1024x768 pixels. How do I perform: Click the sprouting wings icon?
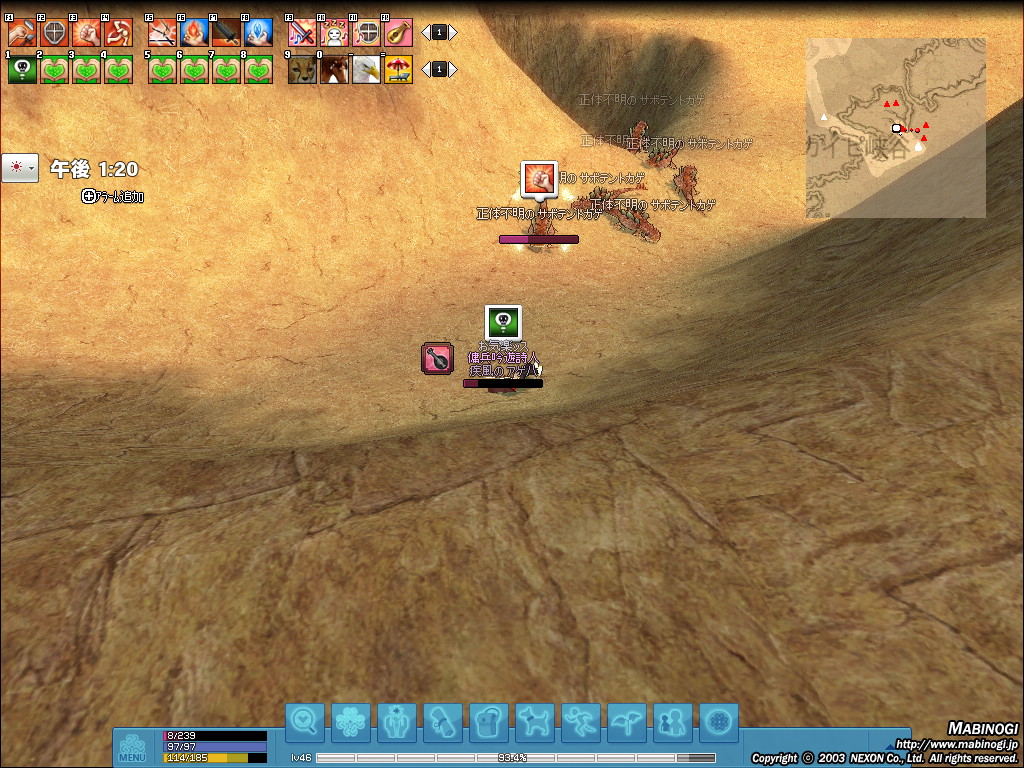pyautogui.click(x=627, y=722)
